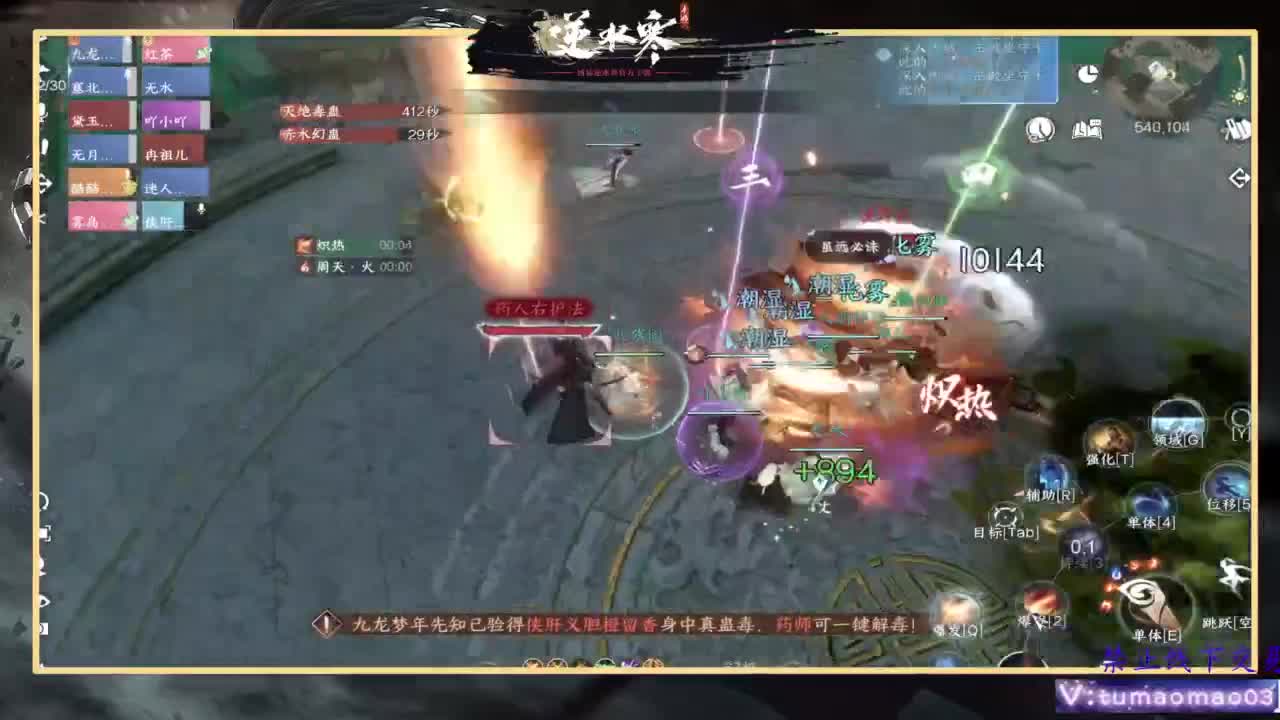Click the 540,104 currency display
The width and height of the screenshot is (1280, 720).
pos(1162,126)
